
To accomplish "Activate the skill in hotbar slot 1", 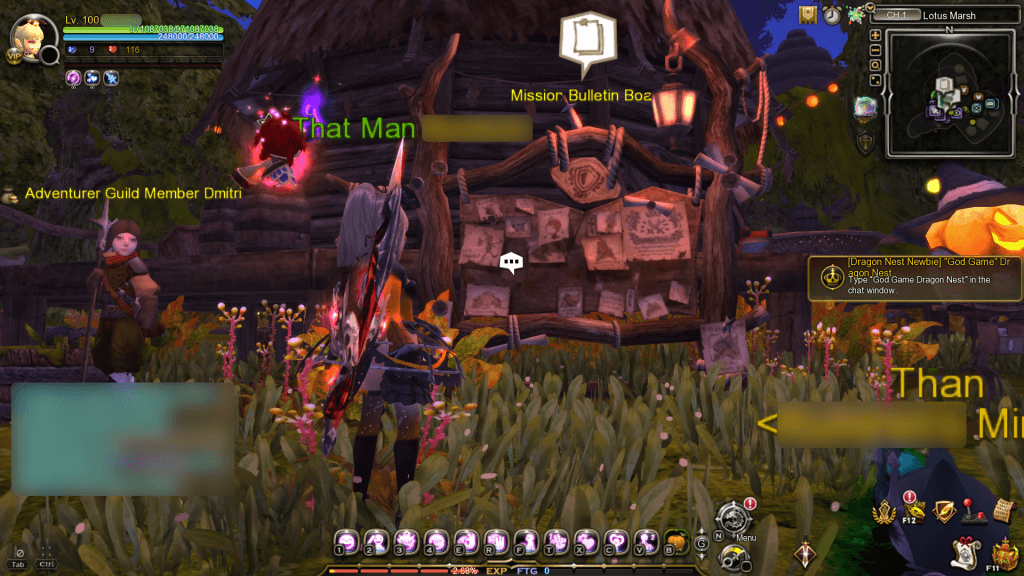I will [346, 541].
